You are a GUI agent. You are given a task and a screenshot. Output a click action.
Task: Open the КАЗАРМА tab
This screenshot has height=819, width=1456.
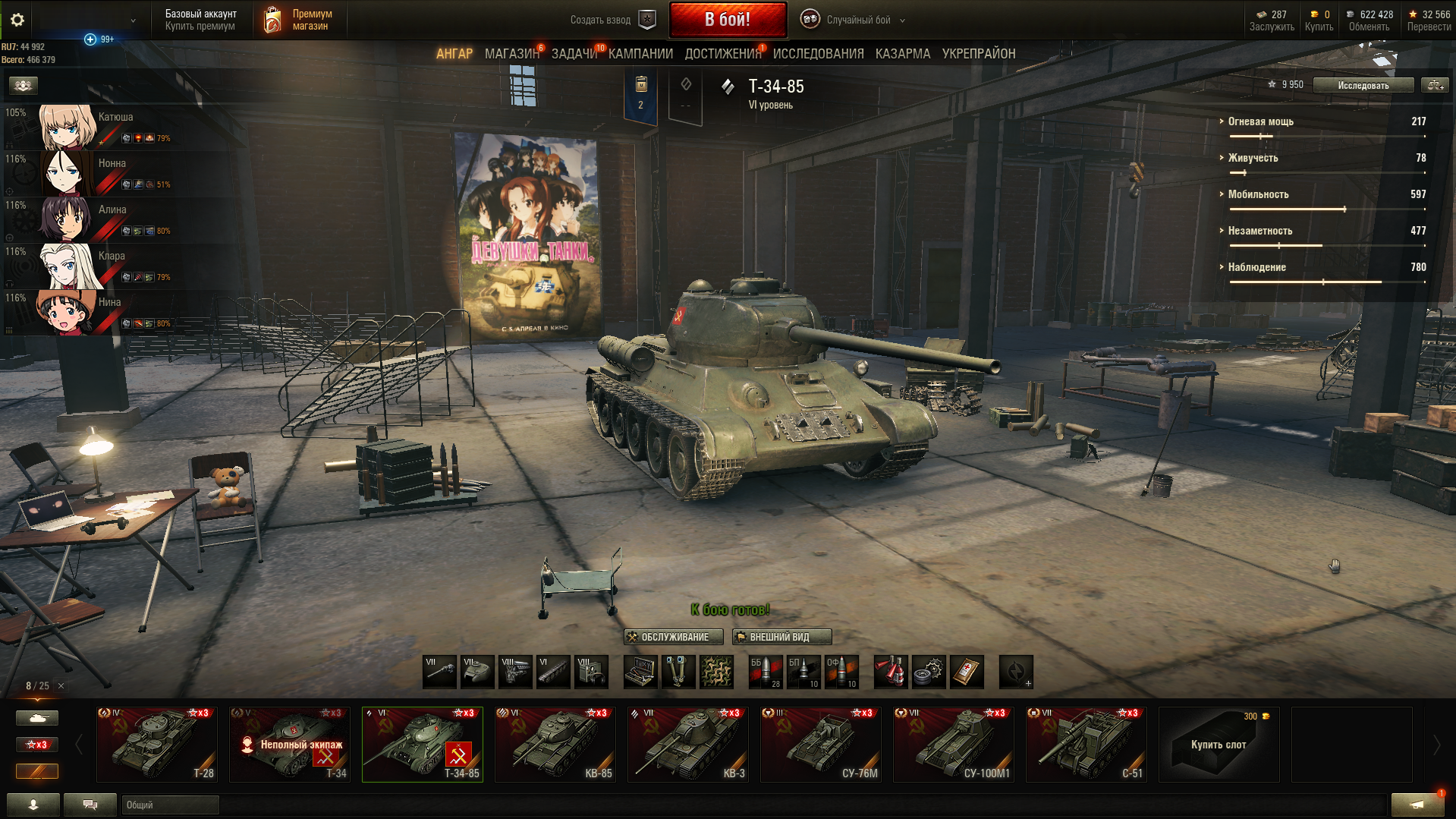pos(902,54)
